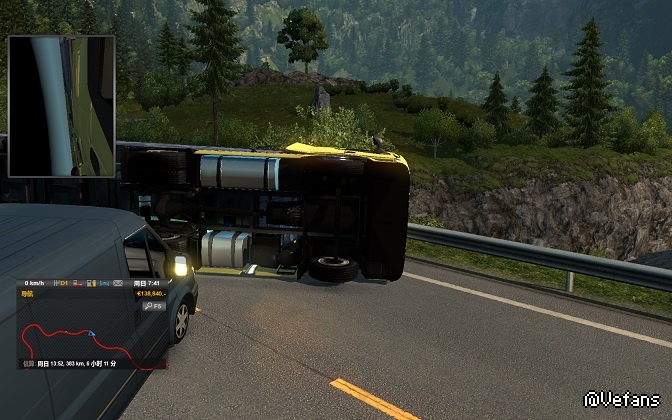Select the D1 gear indicator
The image size is (672, 420).
point(61,283)
